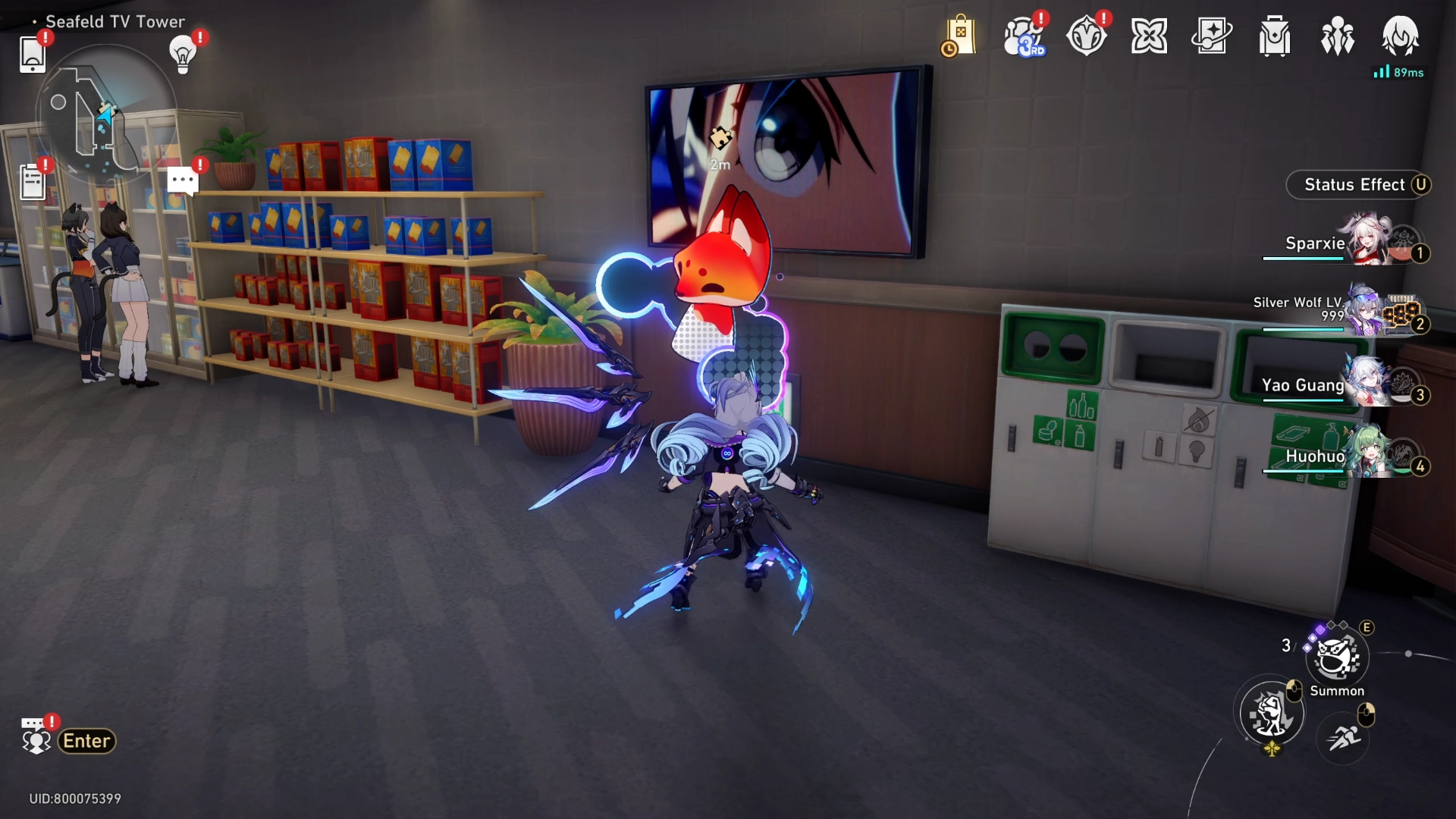Image resolution: width=1456 pixels, height=819 pixels.
Task: Open the mission clipboard icon
Action: coord(33,183)
